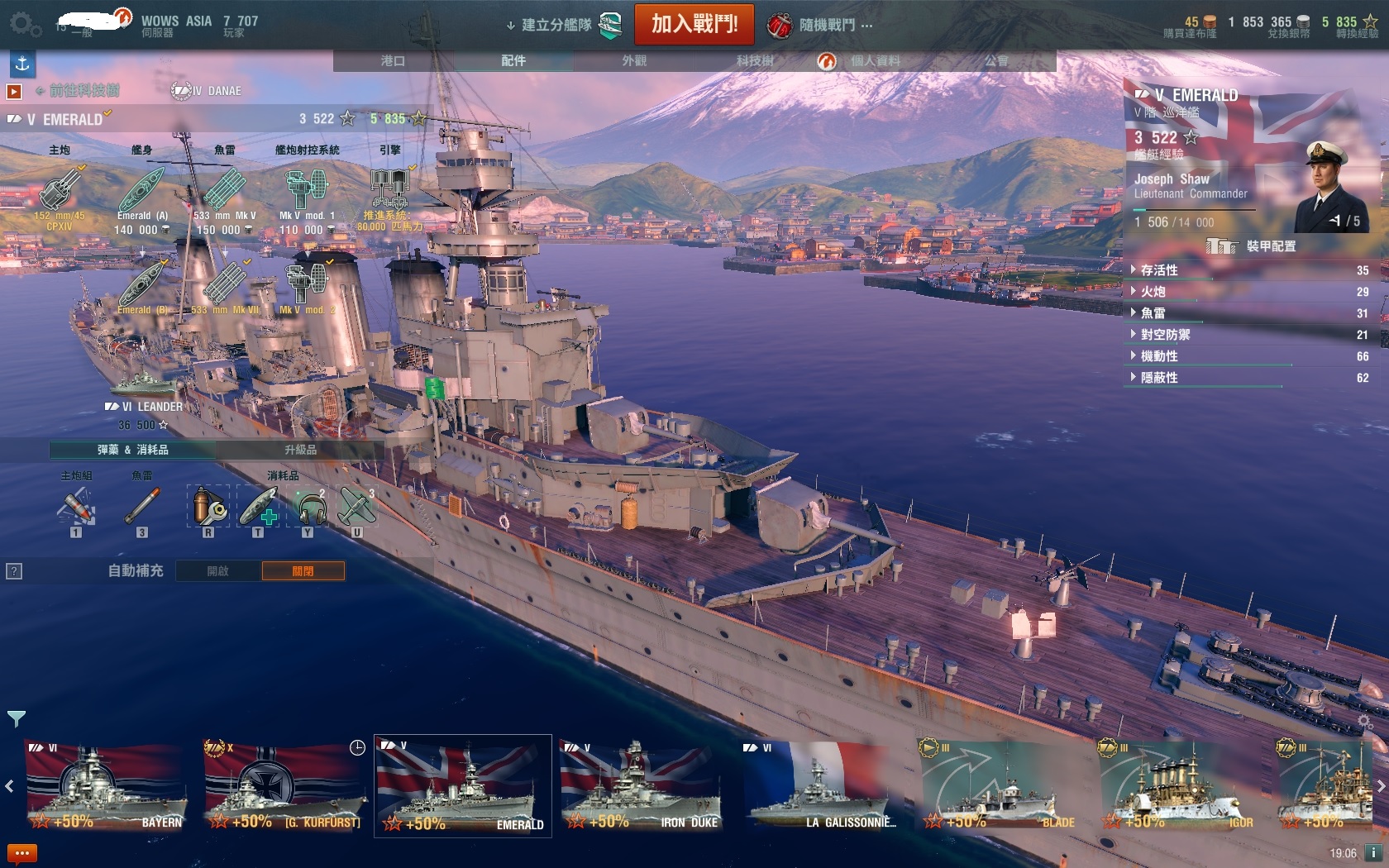Open the 升級品 upgrades tab

pos(300,450)
